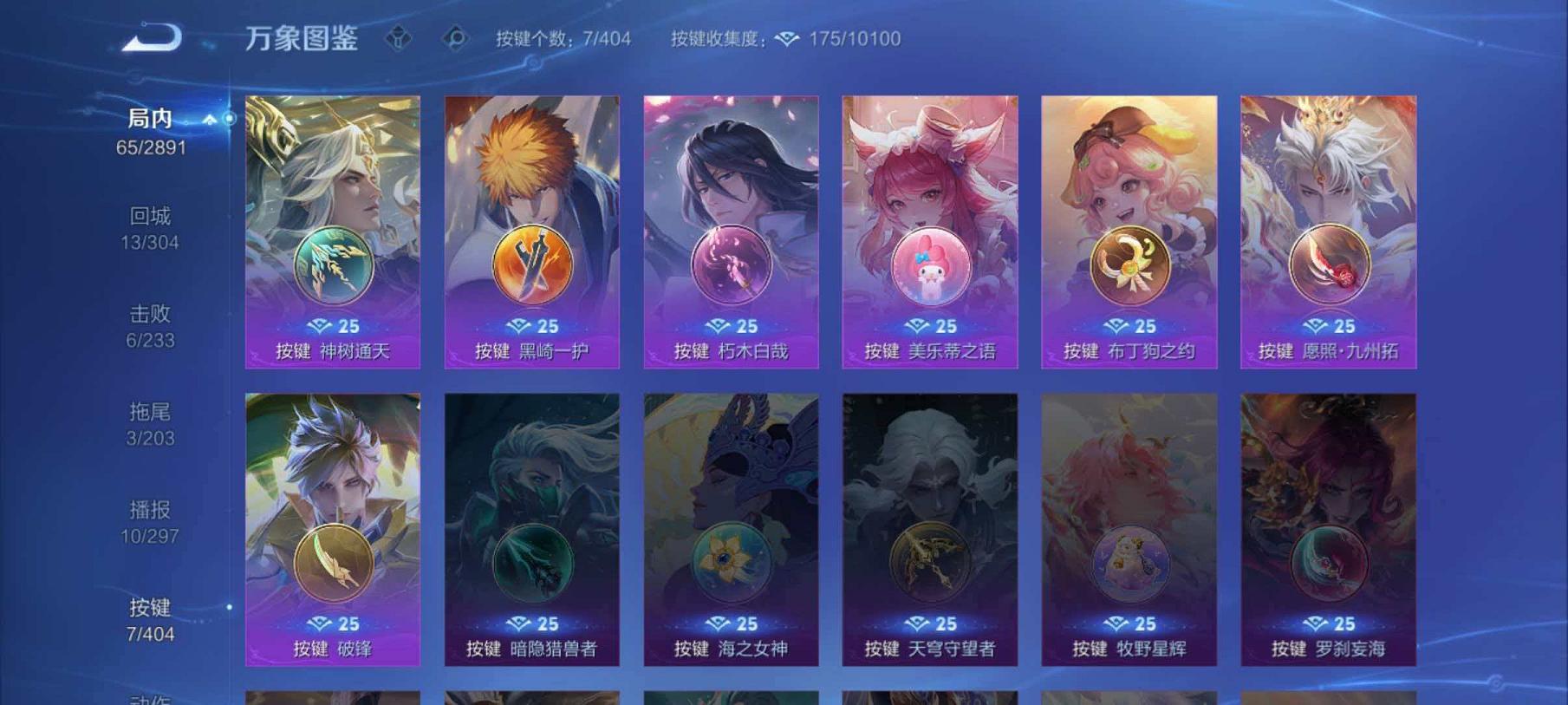Click the gem icon showing 25 under 朽木白哉
The width and height of the screenshot is (1568, 705).
tap(730, 326)
